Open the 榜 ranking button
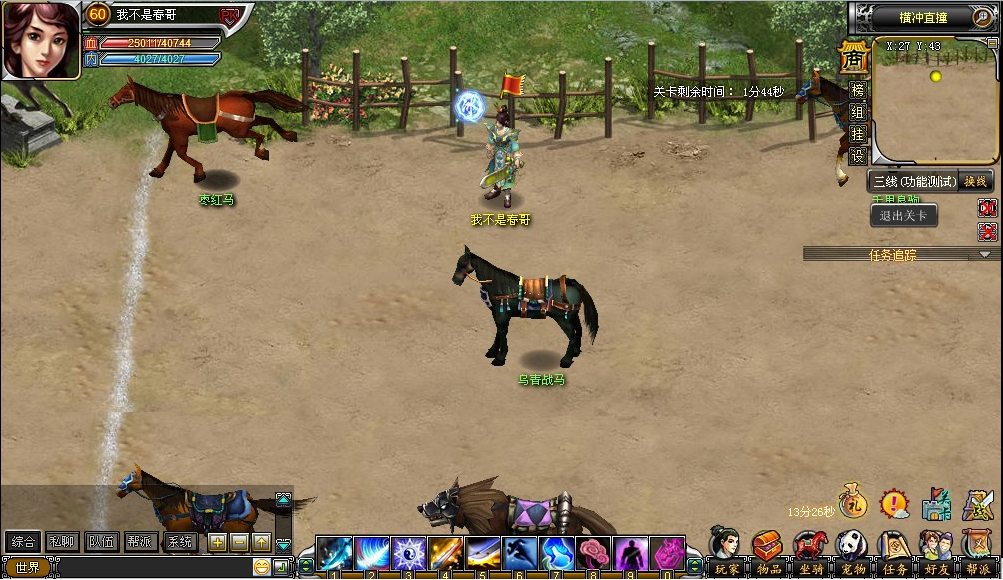Image resolution: width=1003 pixels, height=580 pixels. click(857, 90)
